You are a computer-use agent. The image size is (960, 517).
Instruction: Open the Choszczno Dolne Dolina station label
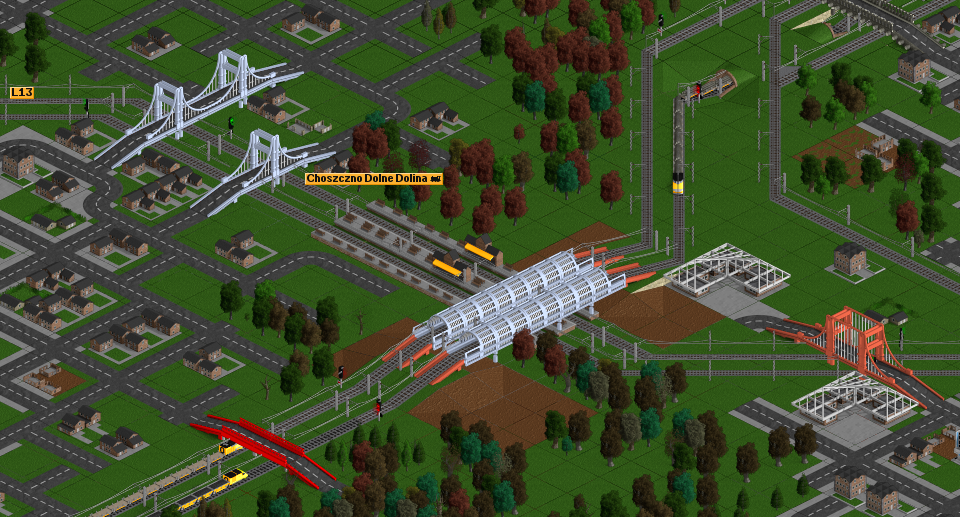(372, 178)
